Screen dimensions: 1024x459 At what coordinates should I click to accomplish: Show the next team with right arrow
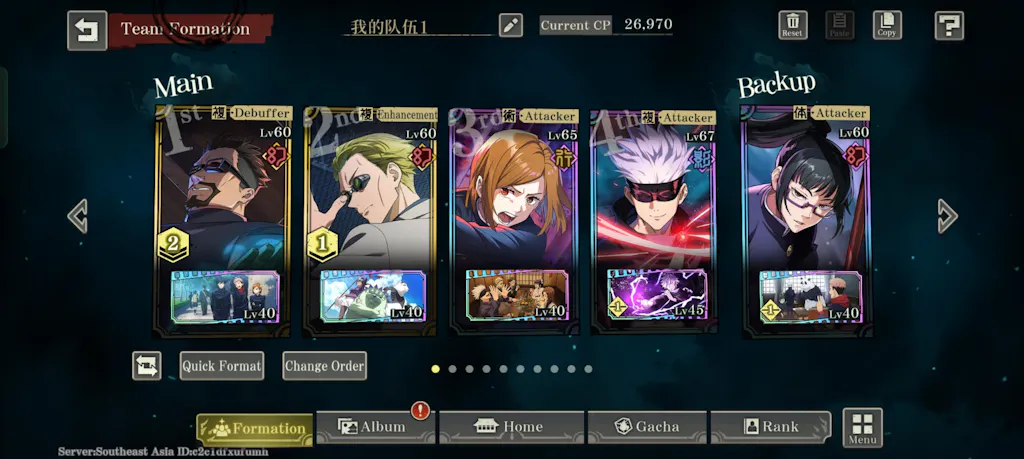pos(947,216)
